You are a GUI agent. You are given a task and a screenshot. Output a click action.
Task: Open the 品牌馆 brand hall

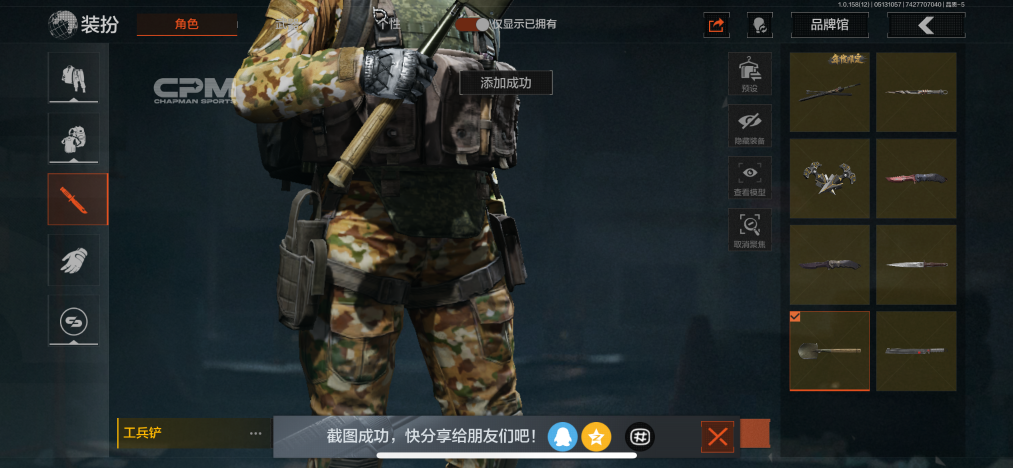click(x=829, y=25)
